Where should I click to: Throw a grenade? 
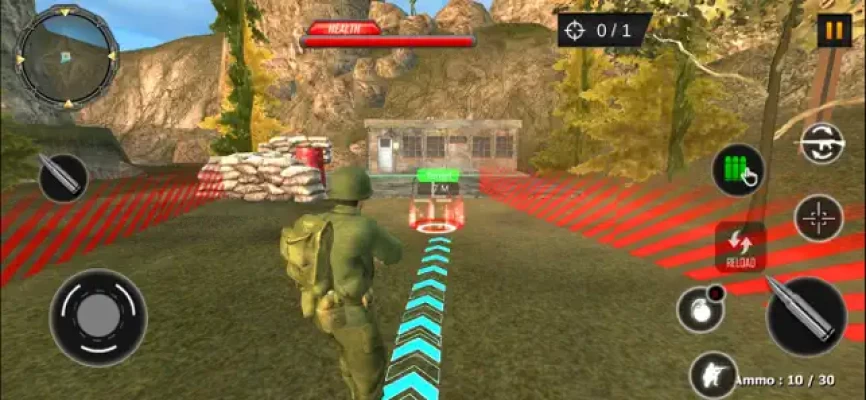point(700,309)
